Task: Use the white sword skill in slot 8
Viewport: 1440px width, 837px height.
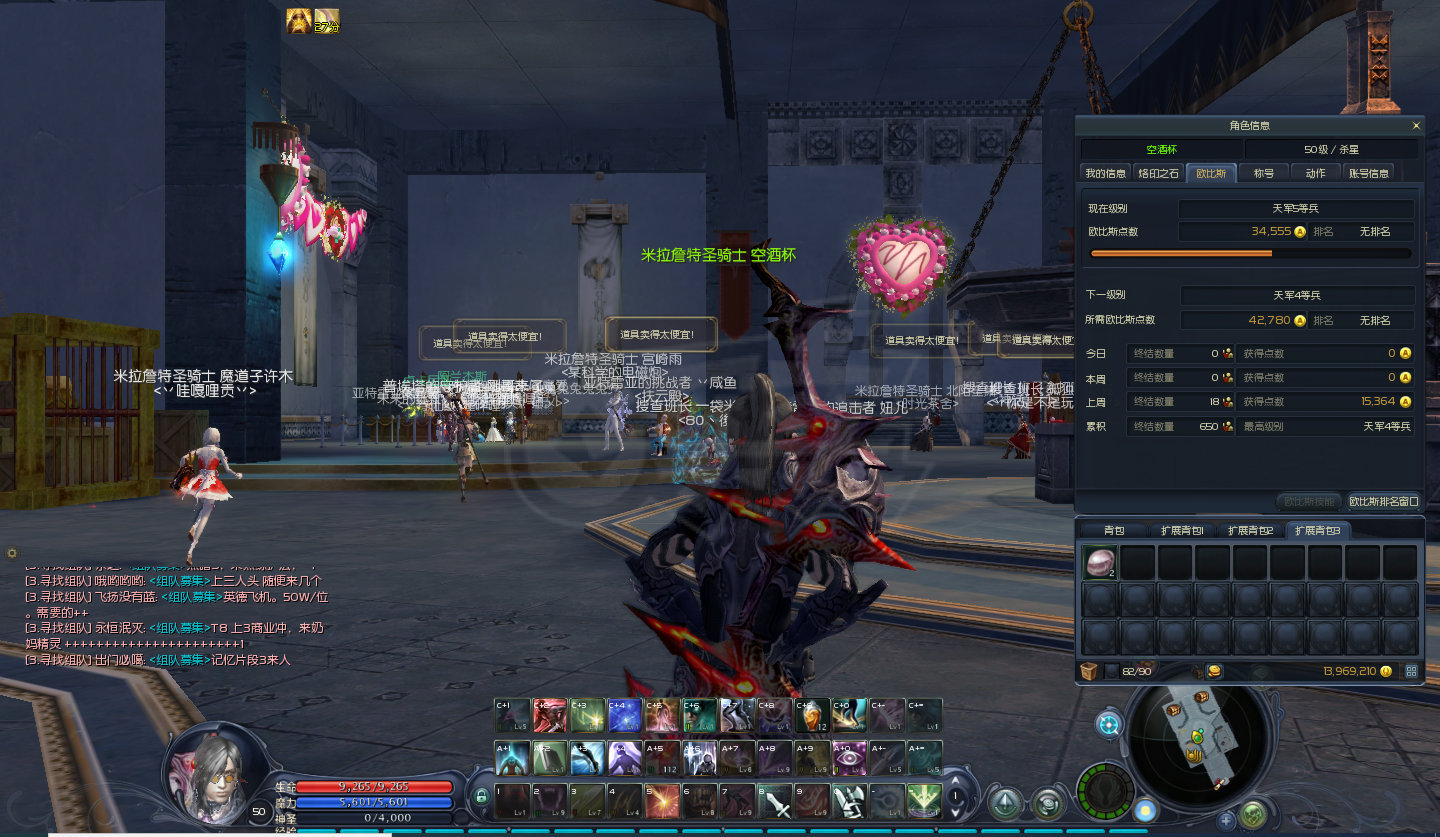Action: [776, 801]
